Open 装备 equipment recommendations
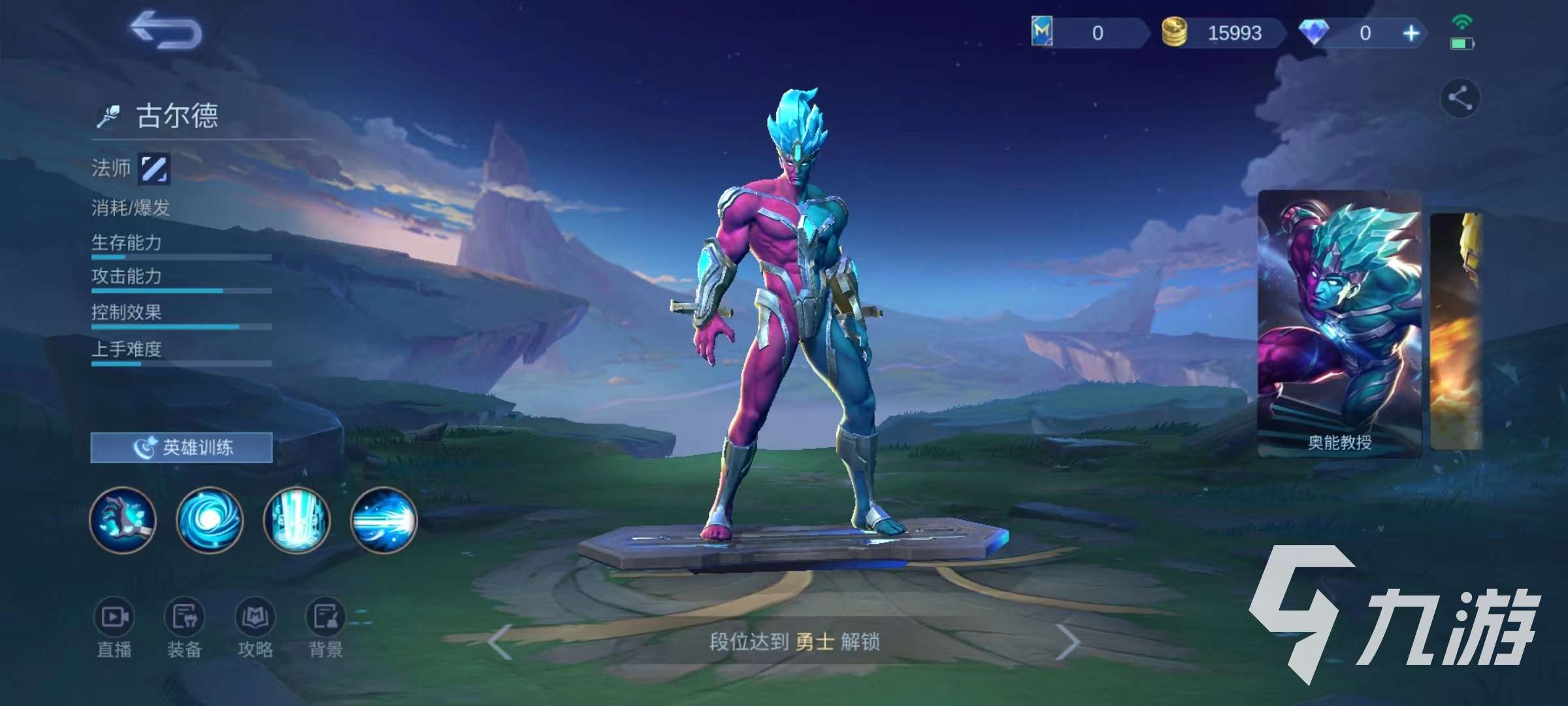Image resolution: width=1568 pixels, height=706 pixels. click(x=185, y=626)
